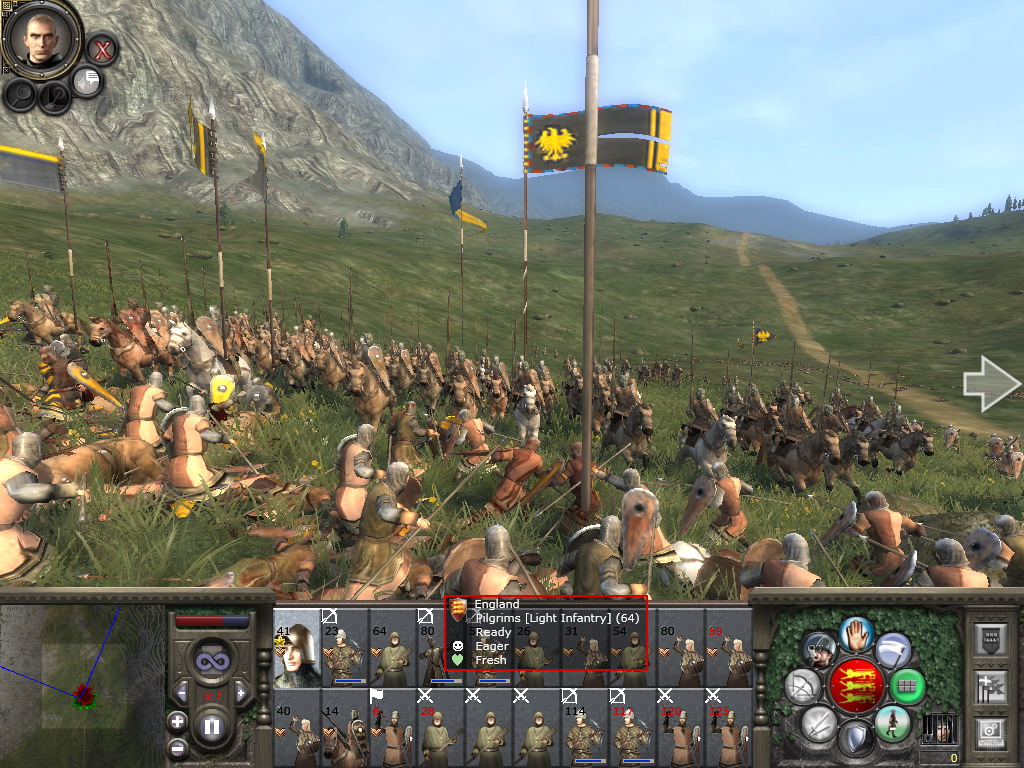Screen dimensions: 1024x768
Task: Open the green group formations button
Action: [x=908, y=686]
